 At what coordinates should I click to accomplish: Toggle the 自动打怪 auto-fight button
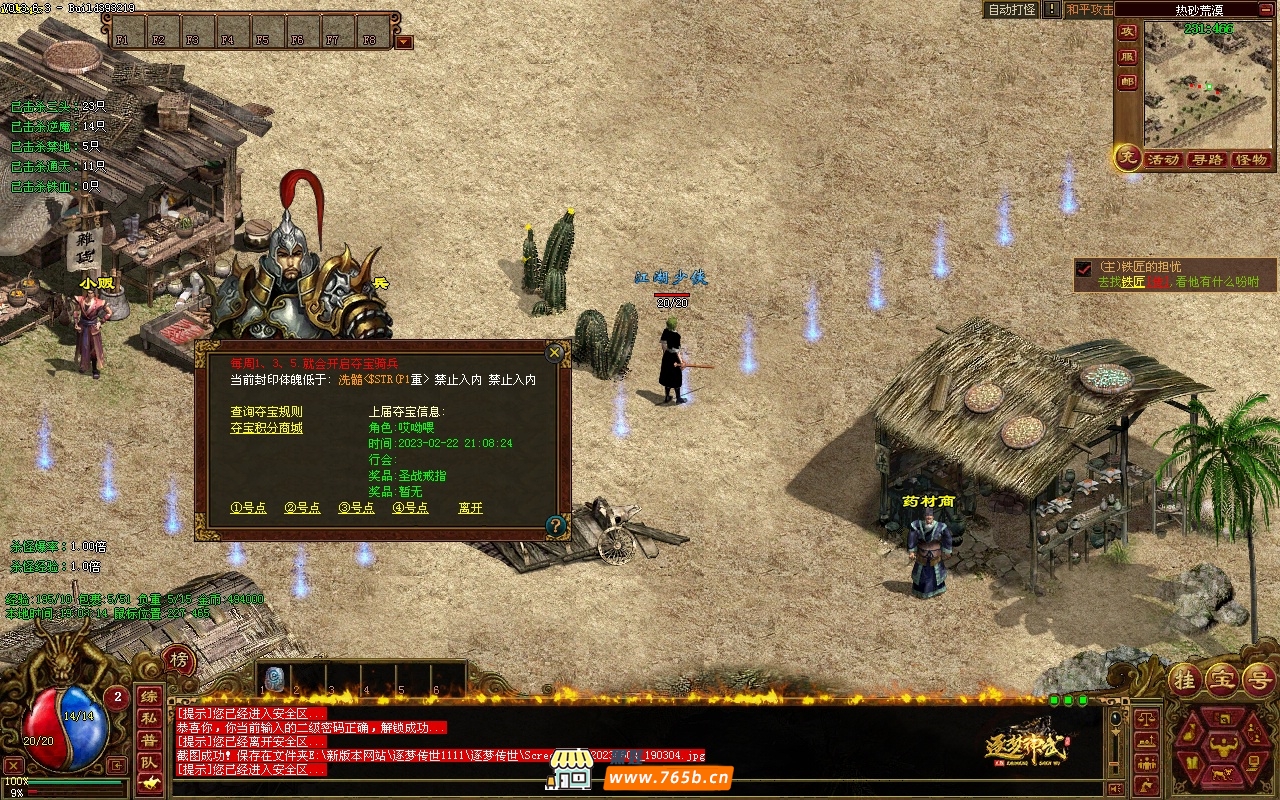tap(1011, 9)
